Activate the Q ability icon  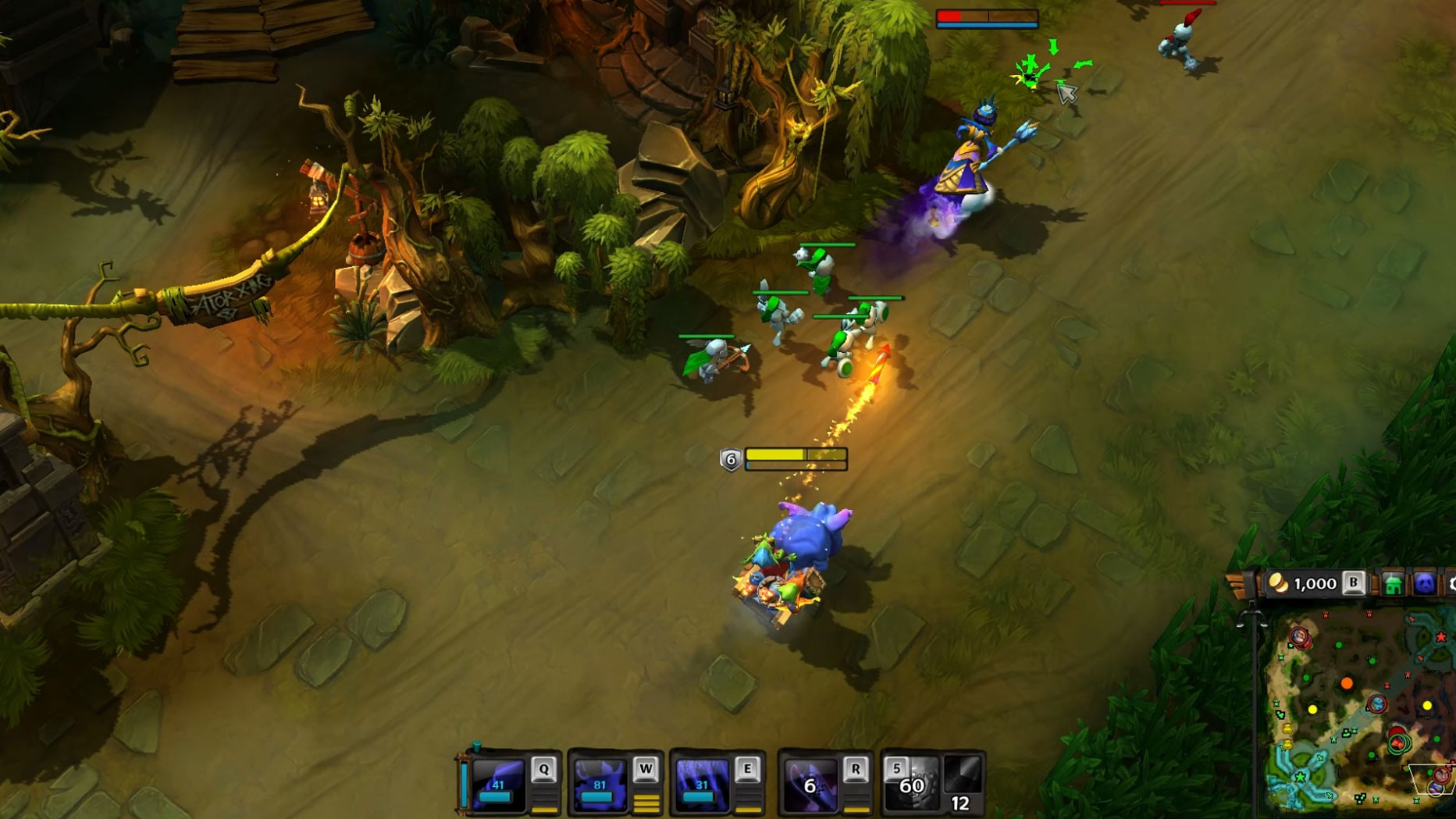tap(499, 784)
